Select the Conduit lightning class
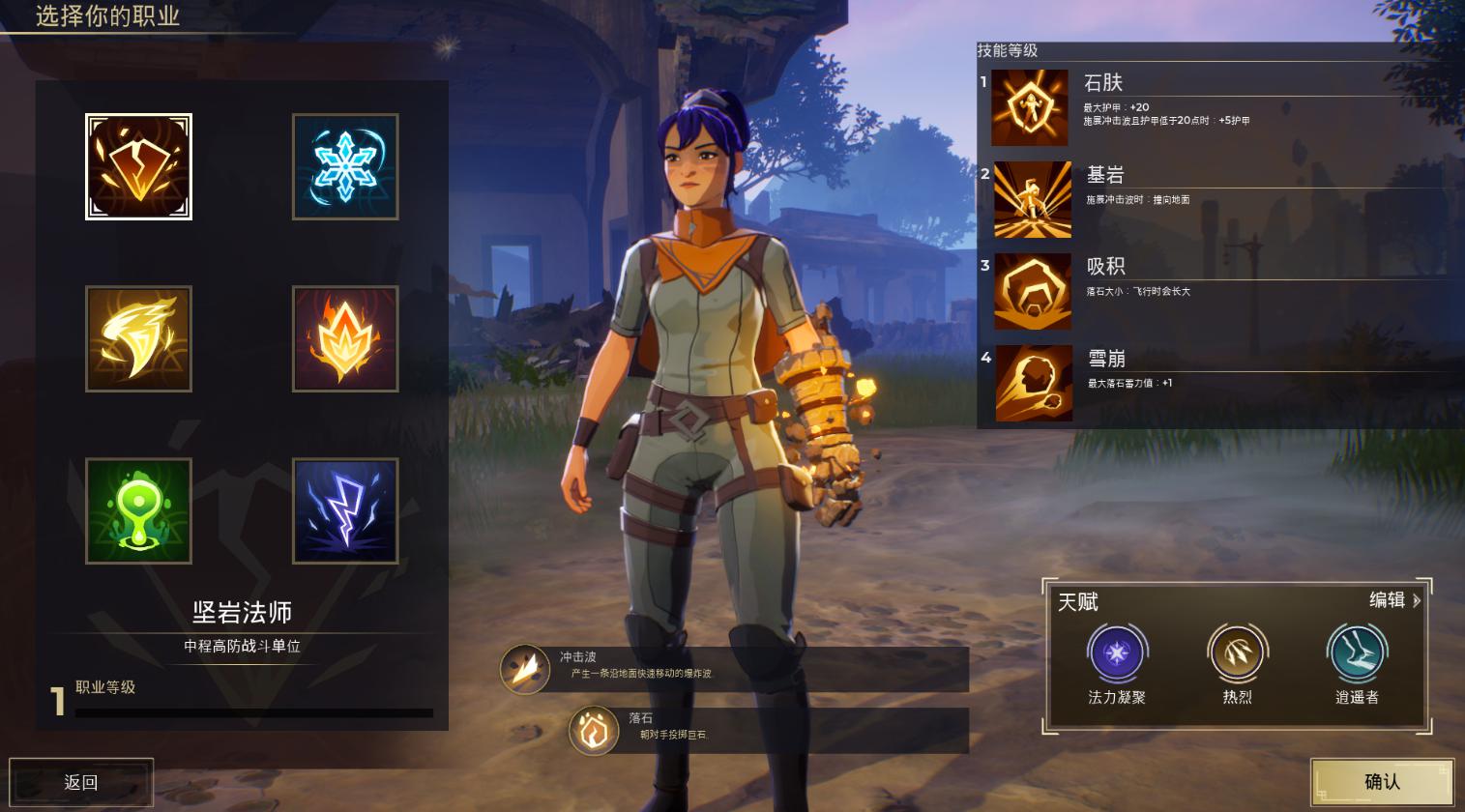 (345, 511)
